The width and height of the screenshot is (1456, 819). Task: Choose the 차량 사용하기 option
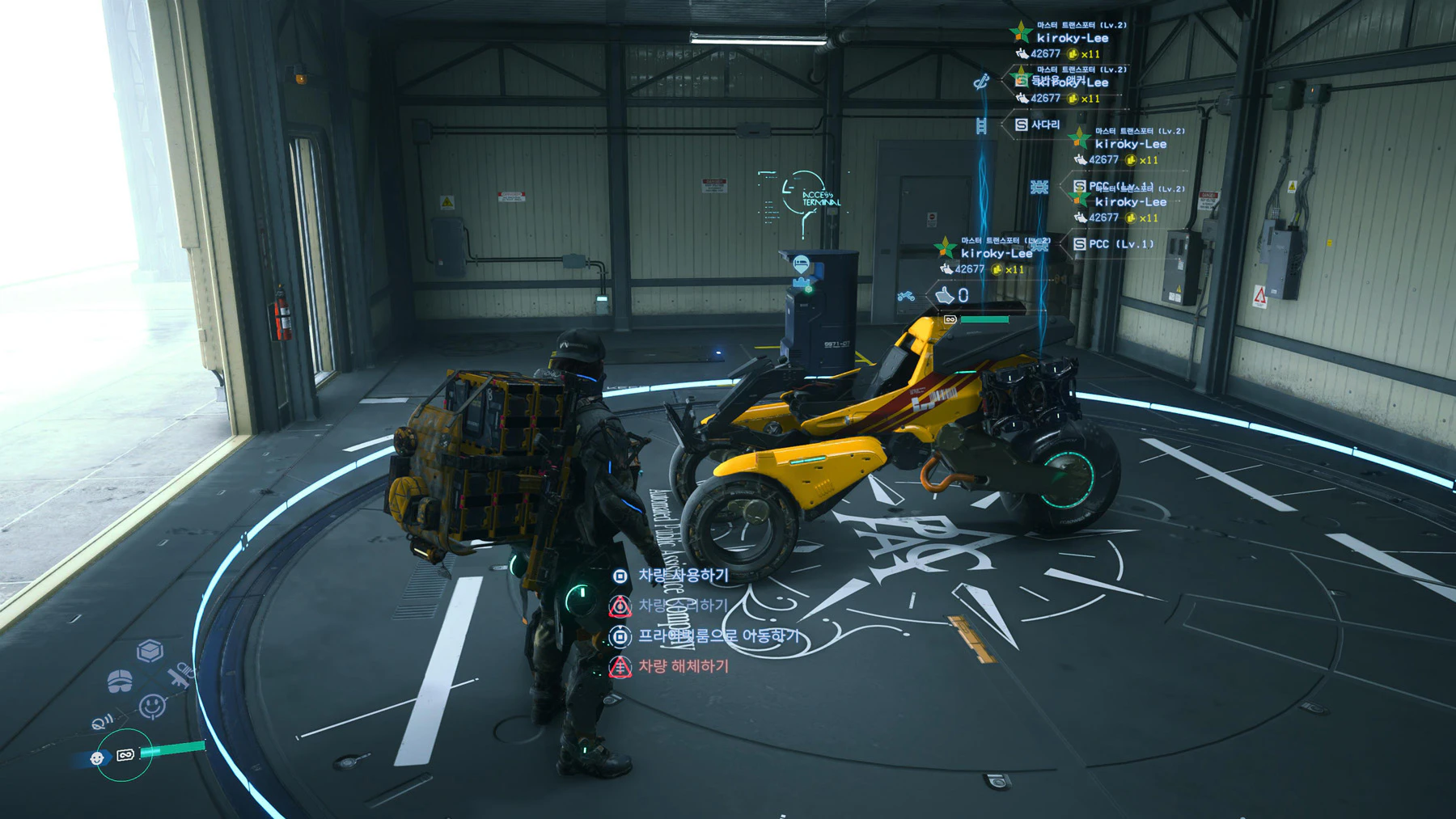click(683, 576)
